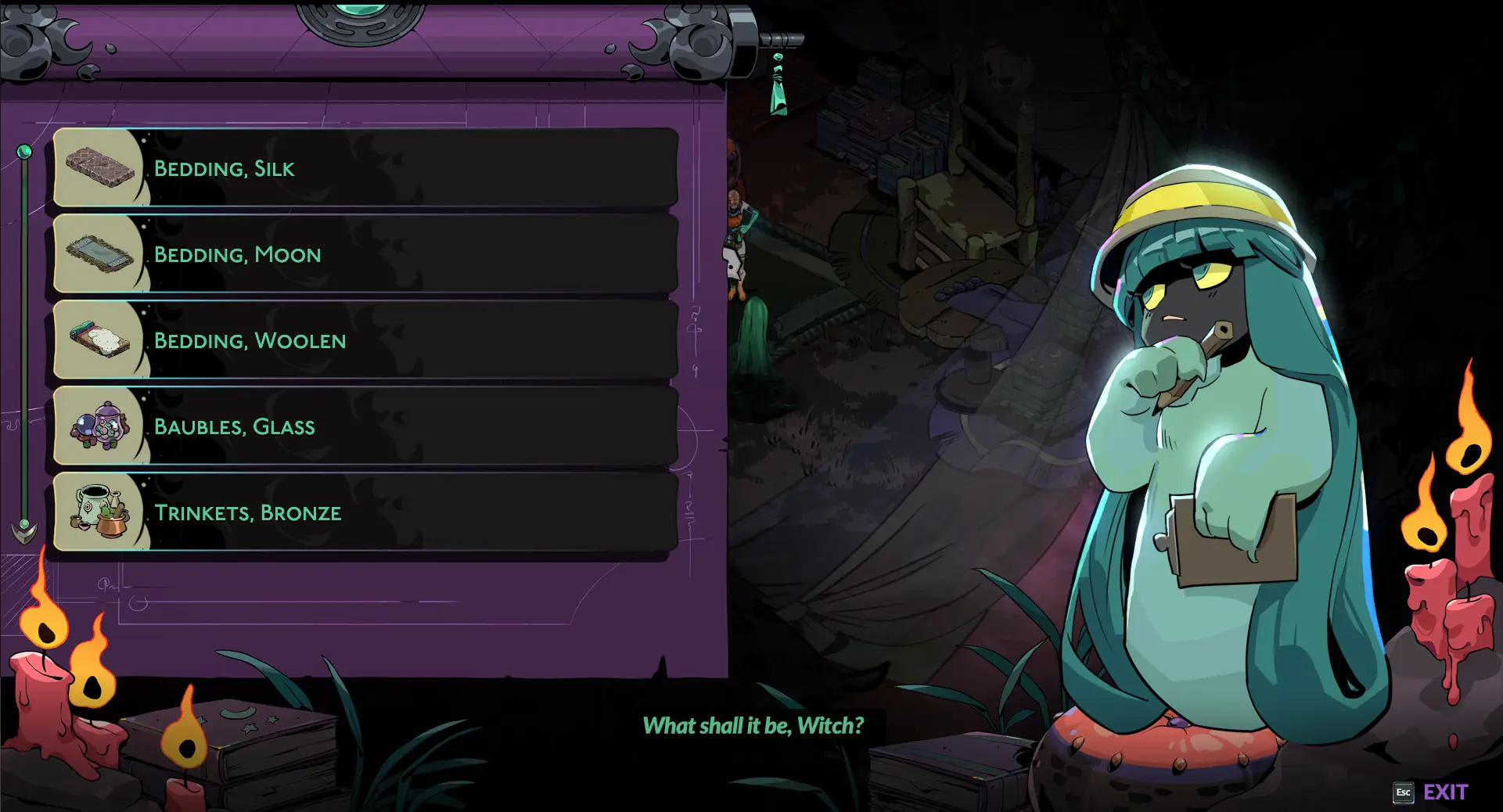Viewport: 1503px width, 812px height.
Task: Exit the cosmetics shop menu
Action: [1431, 792]
